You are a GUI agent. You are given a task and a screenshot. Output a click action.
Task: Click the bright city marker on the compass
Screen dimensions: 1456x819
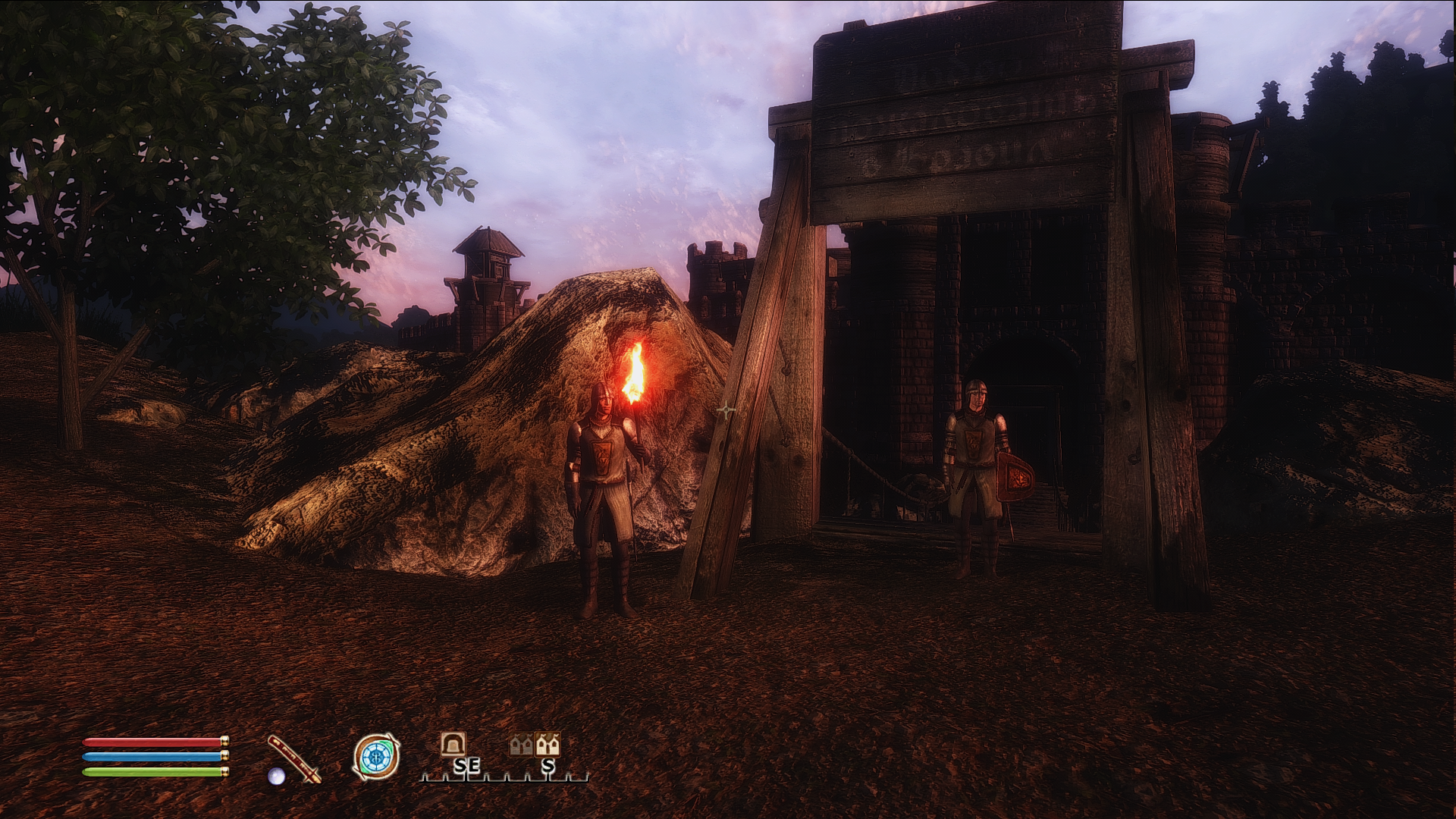coord(548,745)
